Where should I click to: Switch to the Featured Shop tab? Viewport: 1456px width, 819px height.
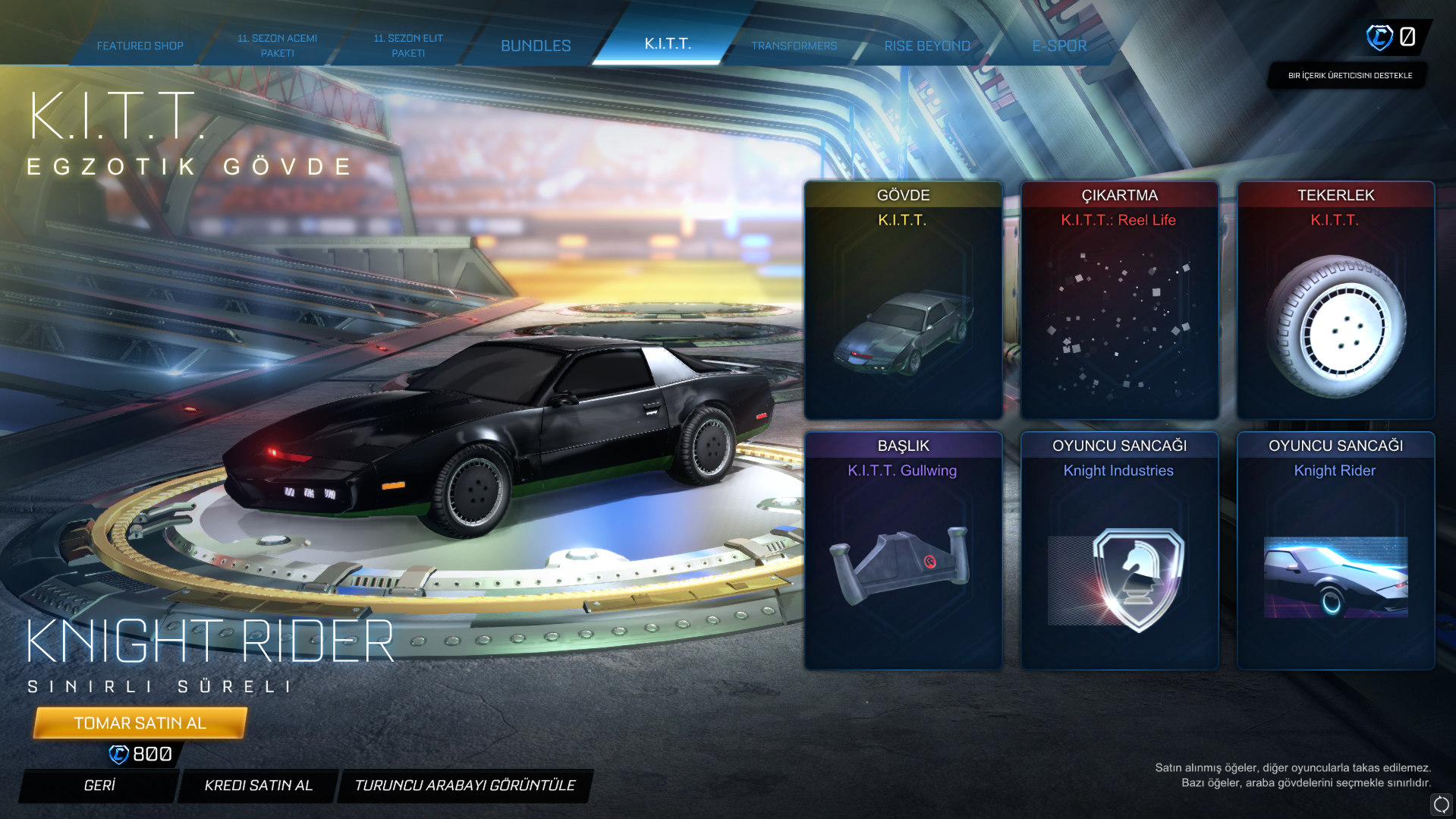[x=140, y=46]
